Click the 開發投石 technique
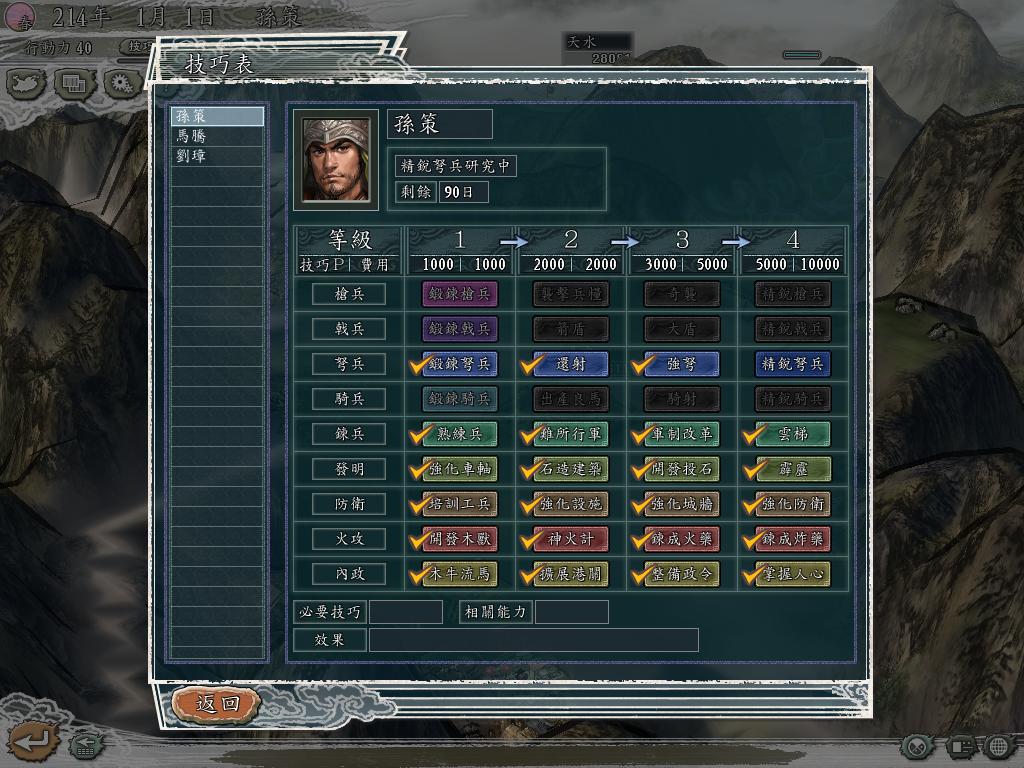Image resolution: width=1024 pixels, height=768 pixels. pos(682,469)
